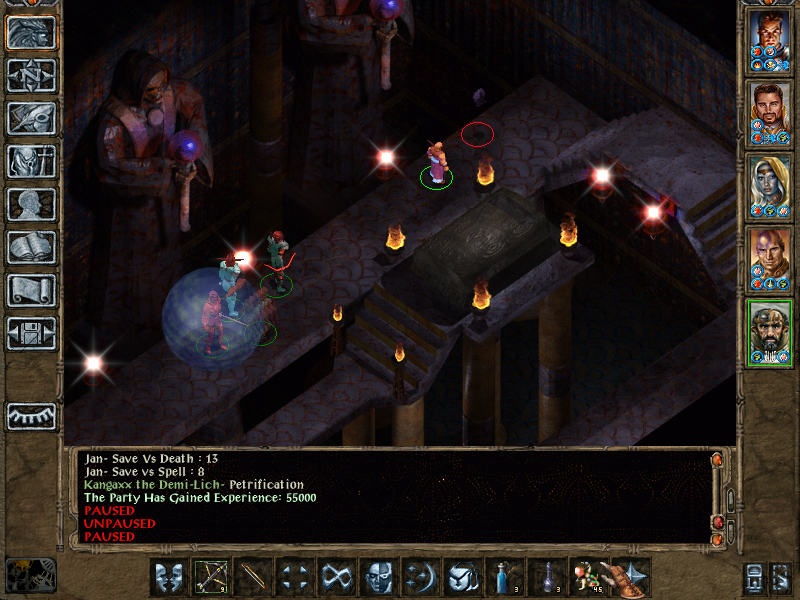This screenshot has height=600, width=800.
Task: Rest the party using the closed-eye button
Action: point(31,415)
